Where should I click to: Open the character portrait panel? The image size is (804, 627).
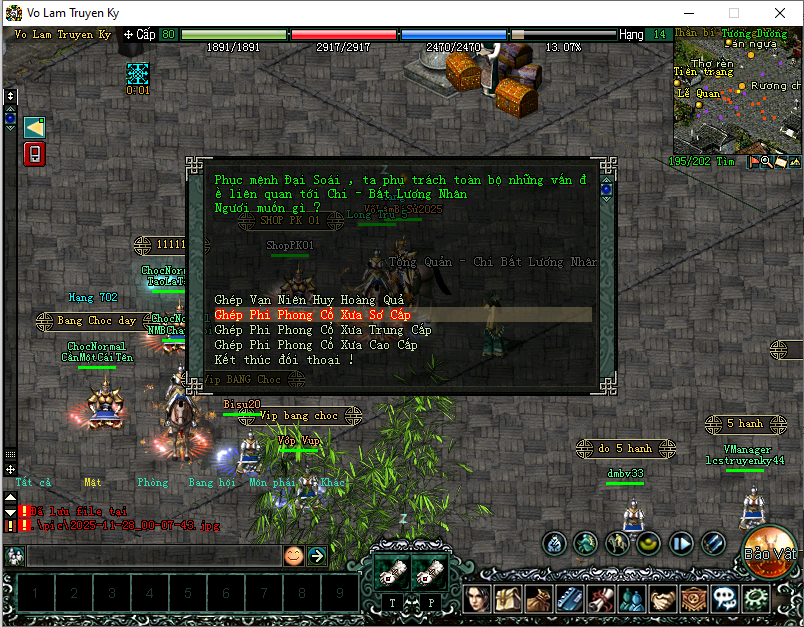click(477, 599)
